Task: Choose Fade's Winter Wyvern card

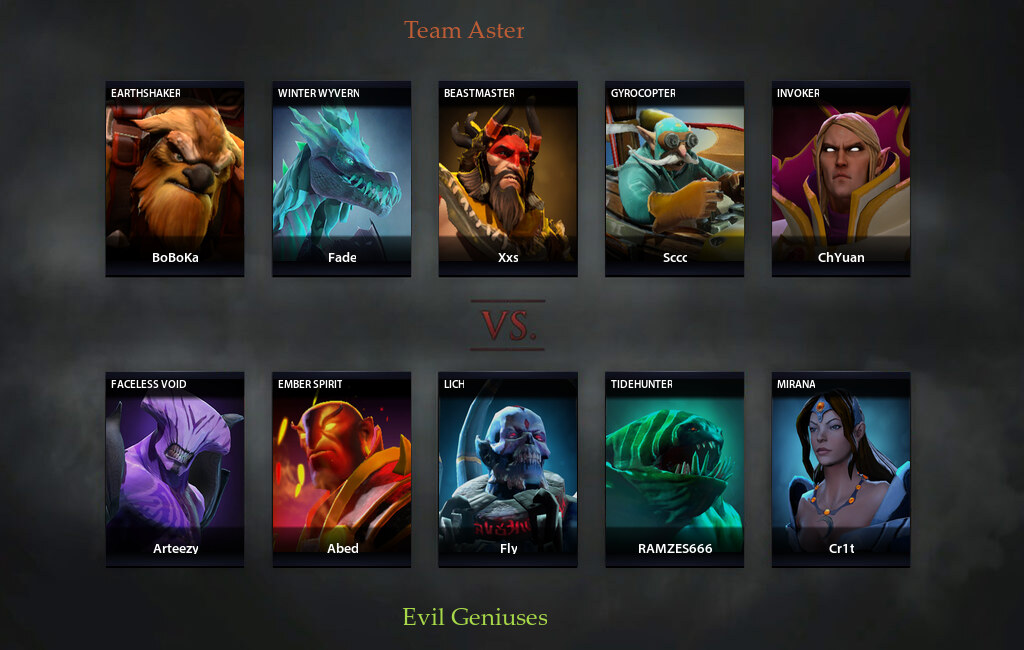Action: coord(342,178)
